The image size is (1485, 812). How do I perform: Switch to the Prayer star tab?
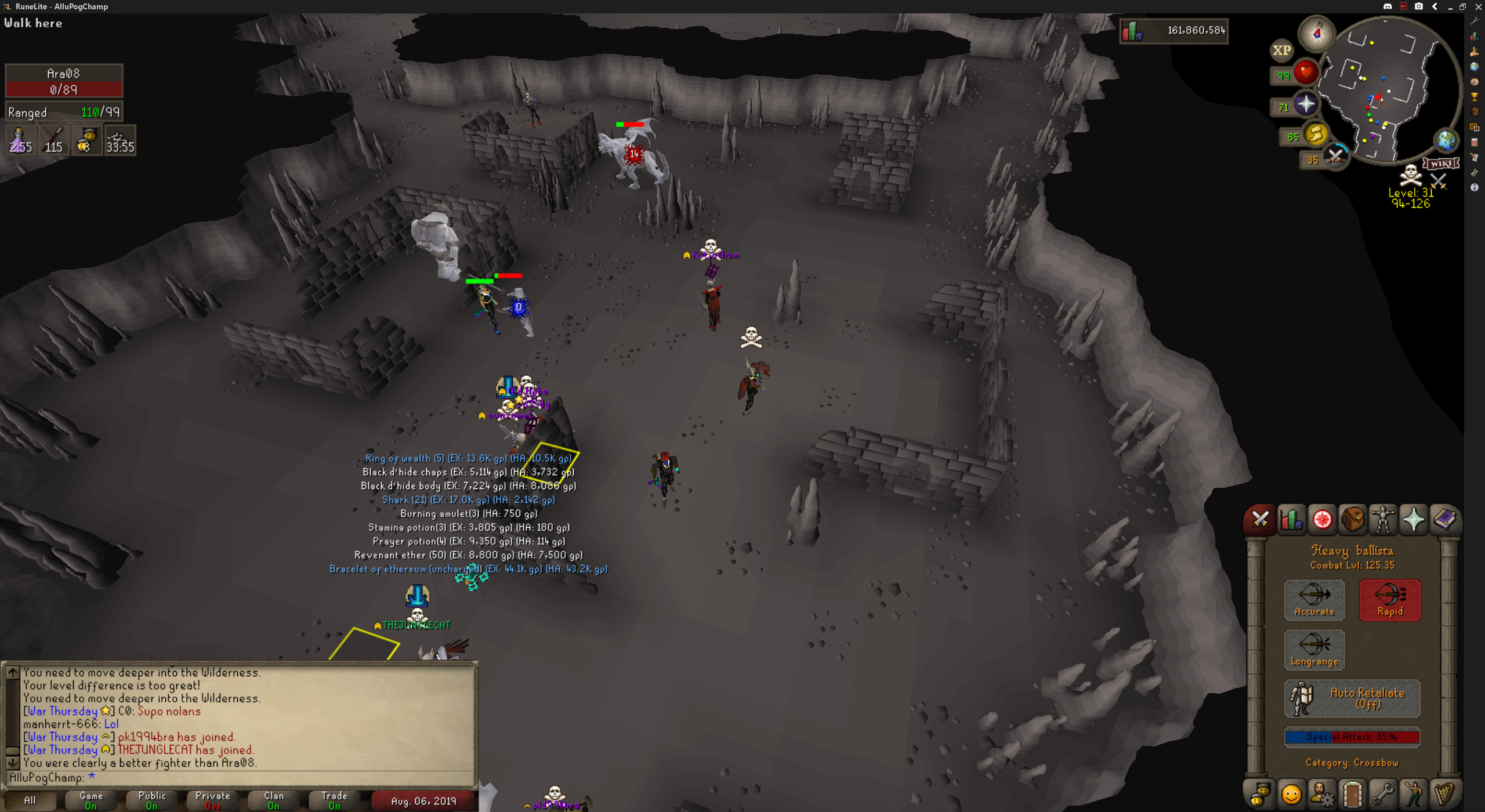click(1414, 519)
